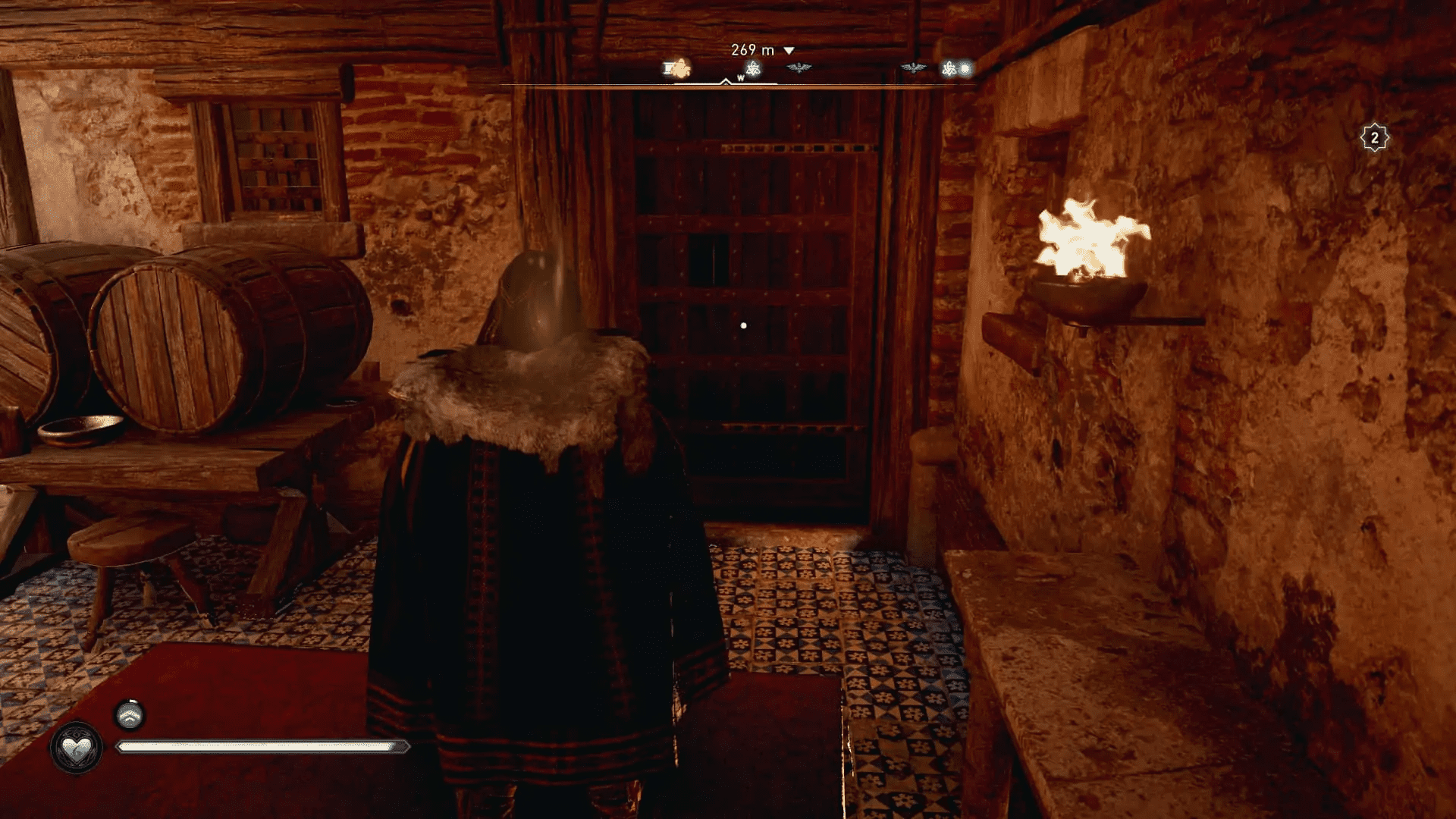Click the small arc indicator on the adrenaline slot

131,701
